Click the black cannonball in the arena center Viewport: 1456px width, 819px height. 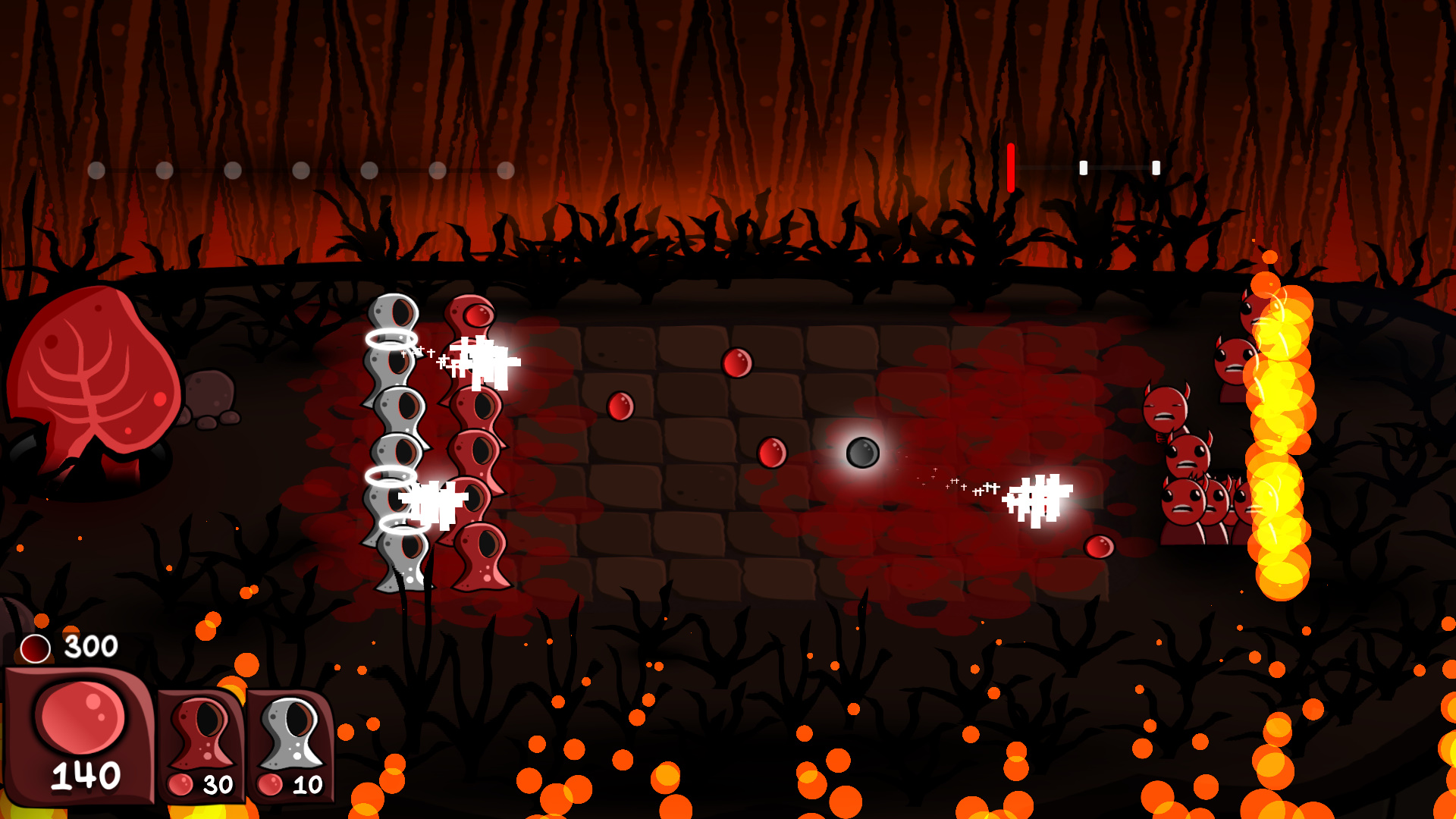coord(862,453)
